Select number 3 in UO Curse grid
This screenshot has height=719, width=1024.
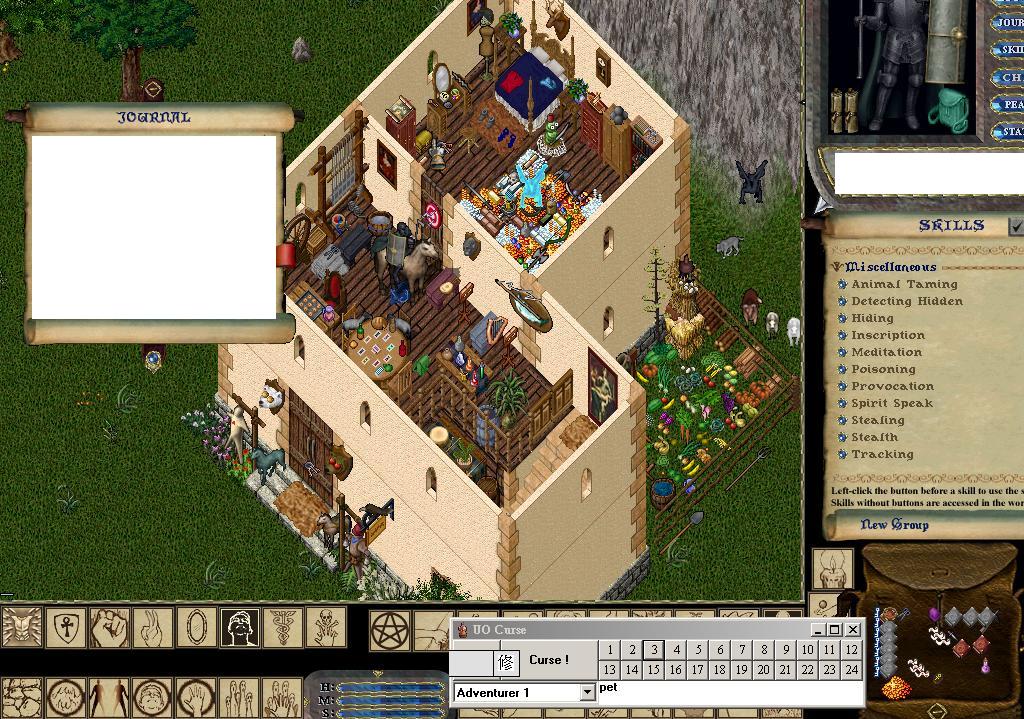click(x=653, y=650)
